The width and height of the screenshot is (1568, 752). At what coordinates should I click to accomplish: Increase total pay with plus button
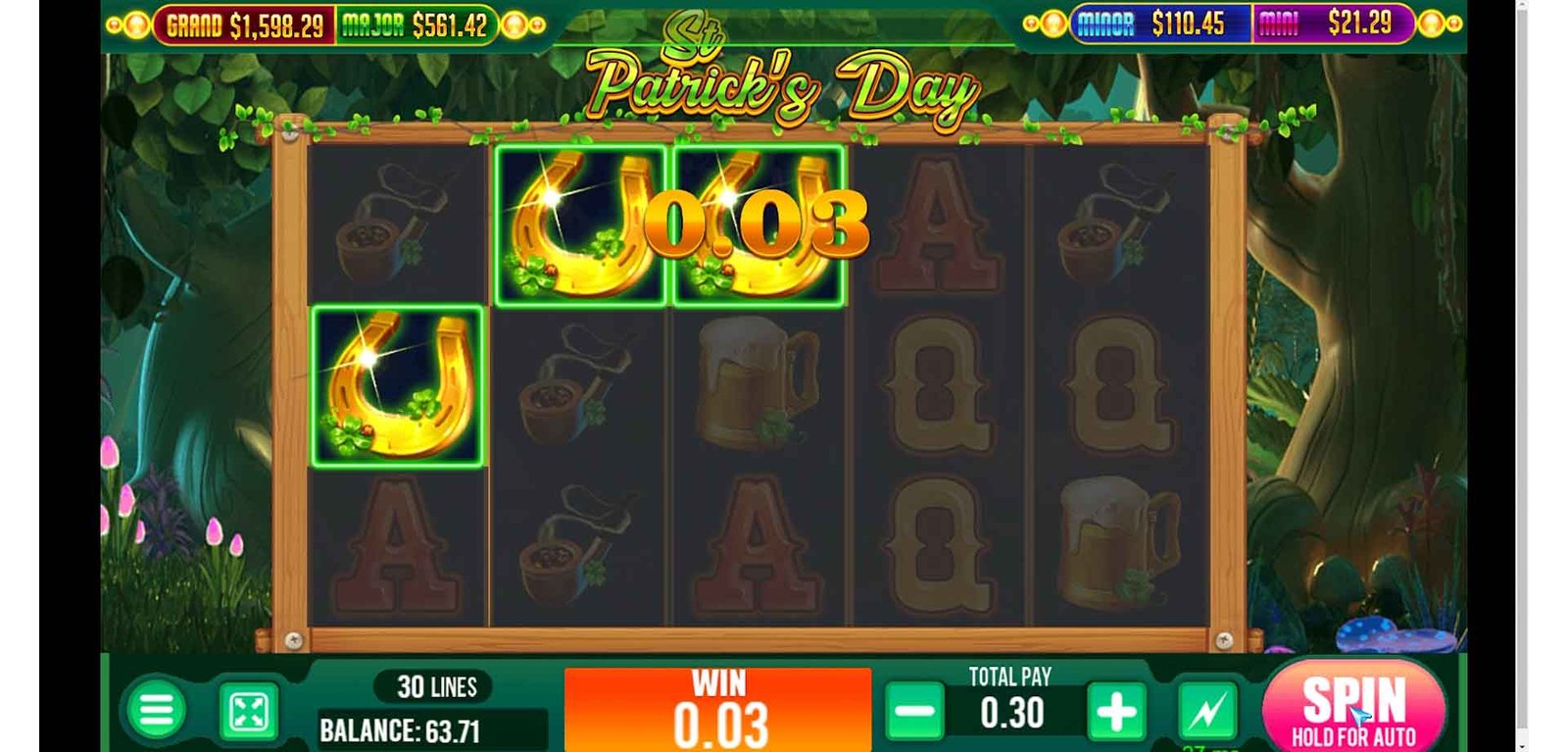pos(1115,712)
